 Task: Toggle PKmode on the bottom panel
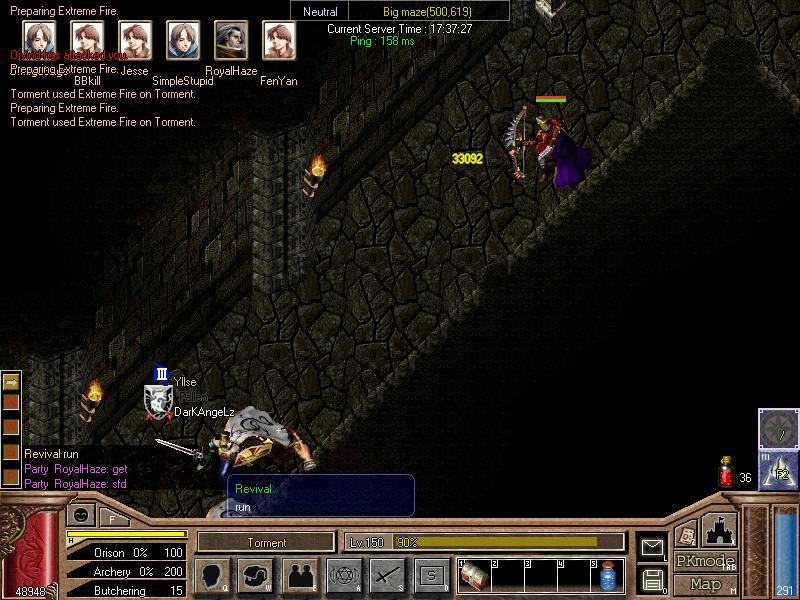705,561
